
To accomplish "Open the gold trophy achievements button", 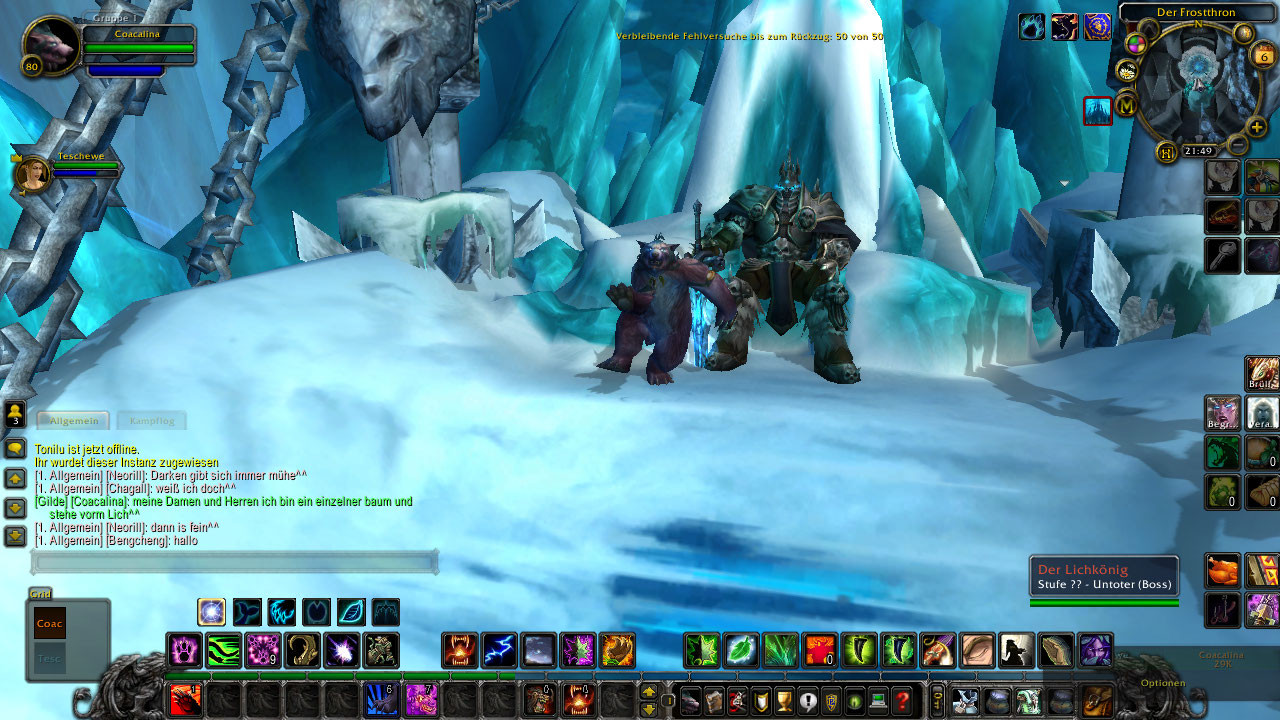I will (784, 701).
